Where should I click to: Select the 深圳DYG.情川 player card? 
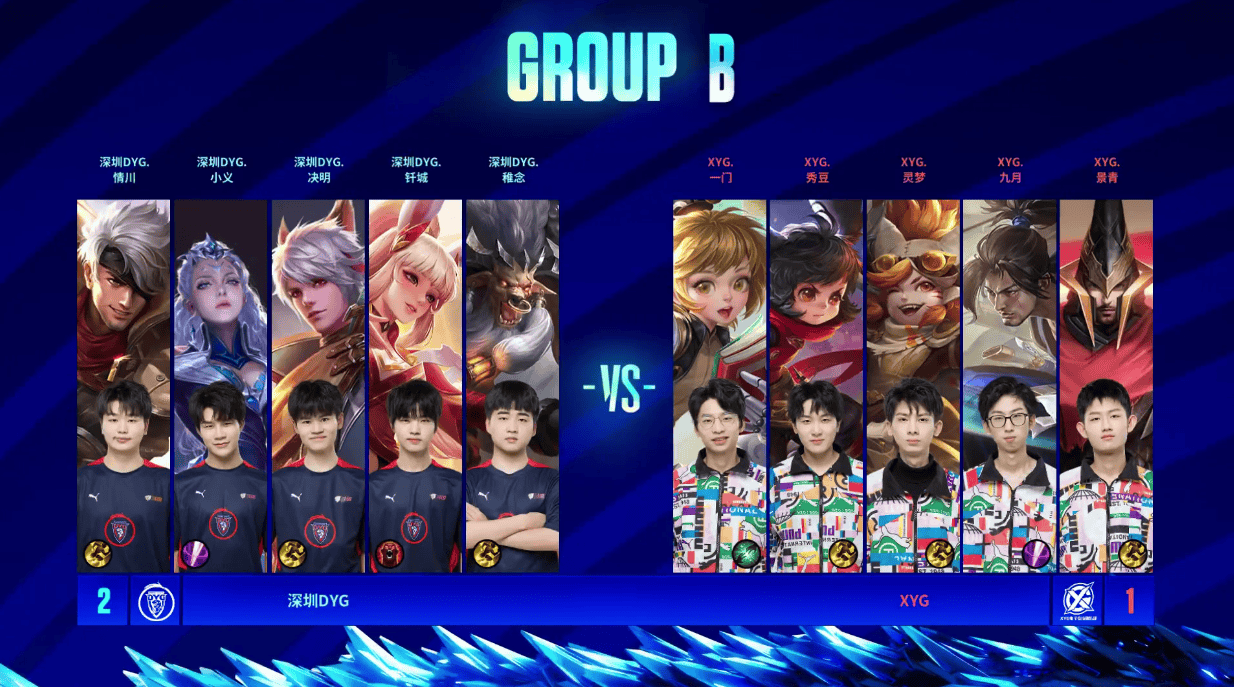click(x=123, y=385)
